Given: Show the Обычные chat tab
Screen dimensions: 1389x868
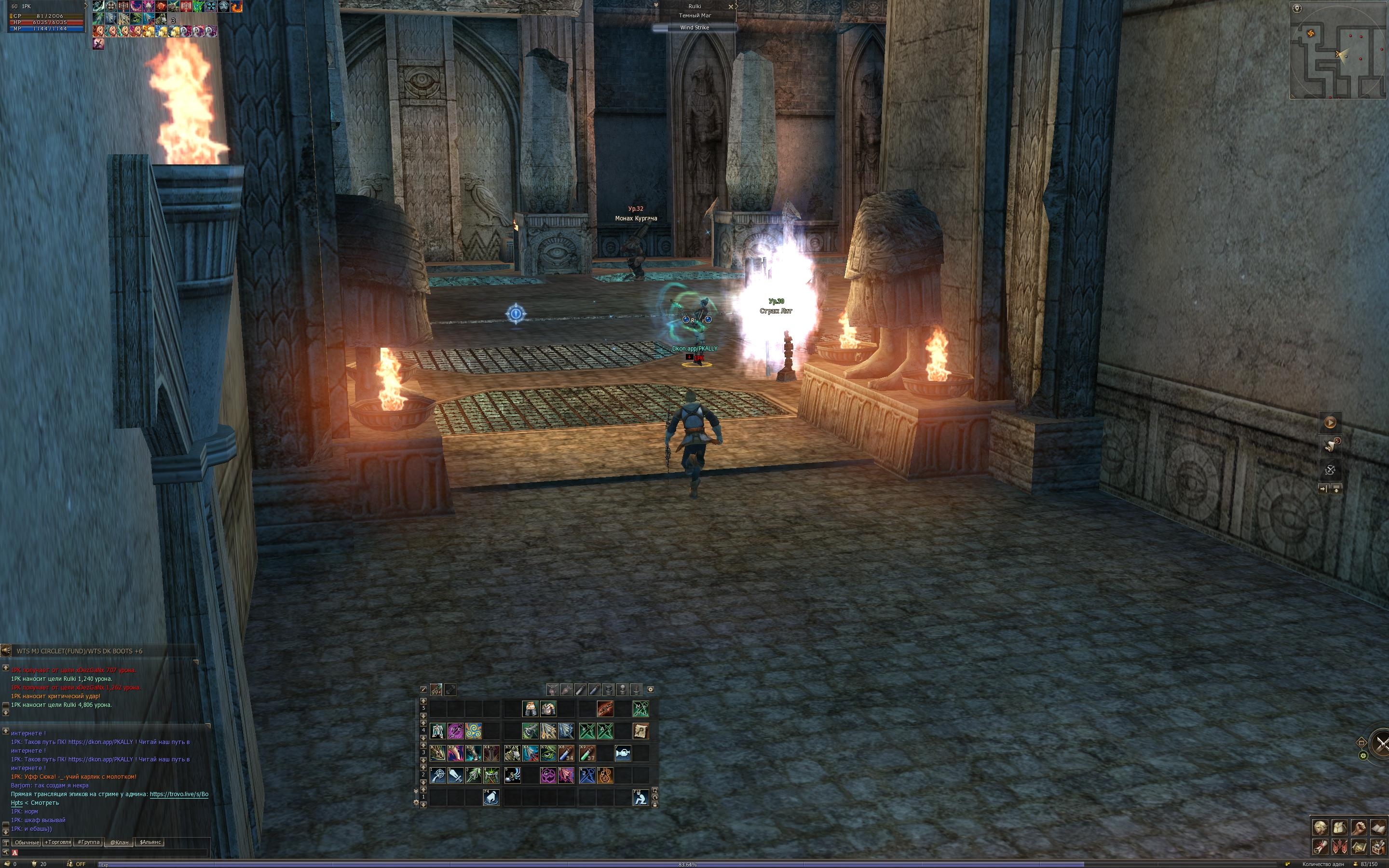Looking at the screenshot, I should 27,842.
